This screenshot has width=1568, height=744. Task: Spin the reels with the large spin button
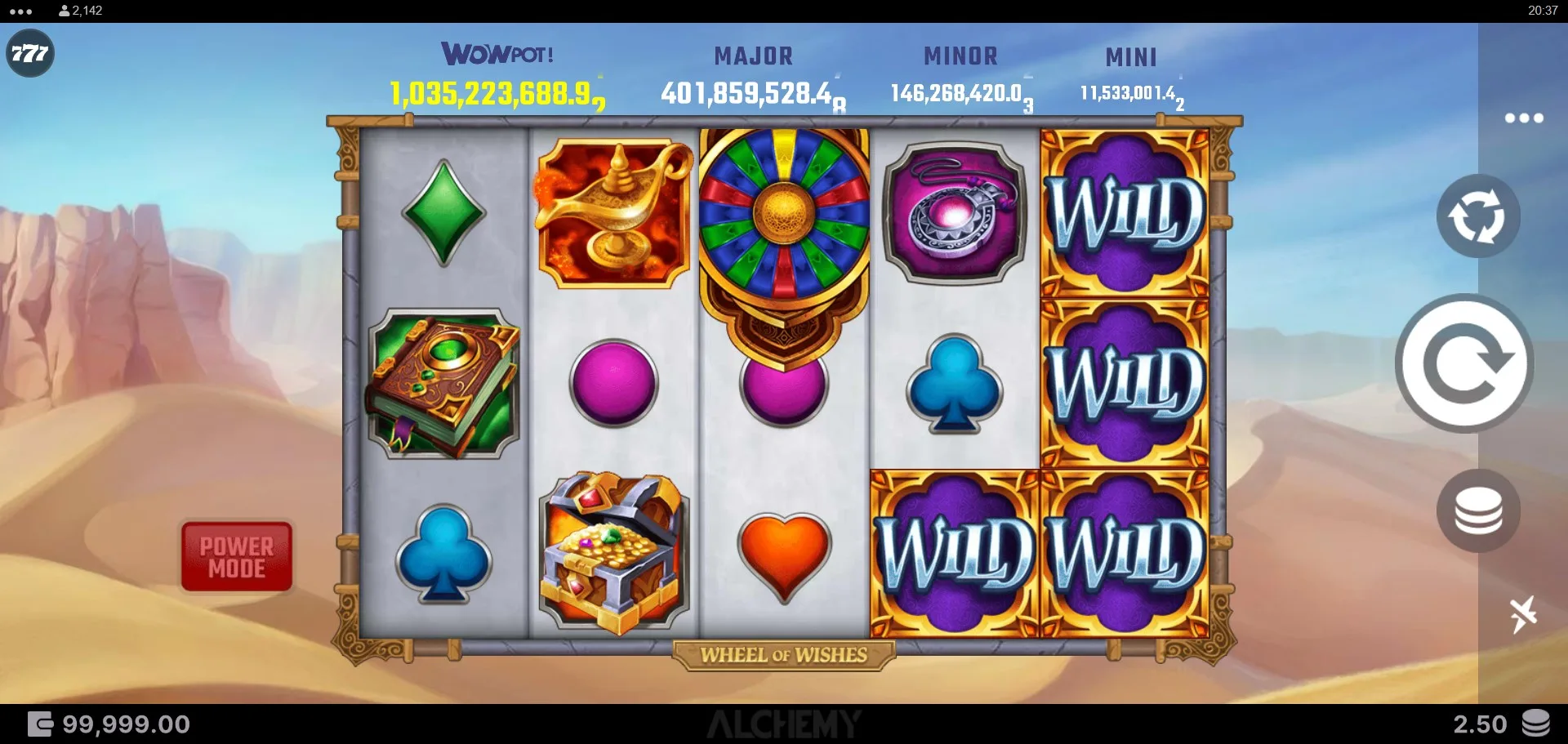click(x=1463, y=363)
